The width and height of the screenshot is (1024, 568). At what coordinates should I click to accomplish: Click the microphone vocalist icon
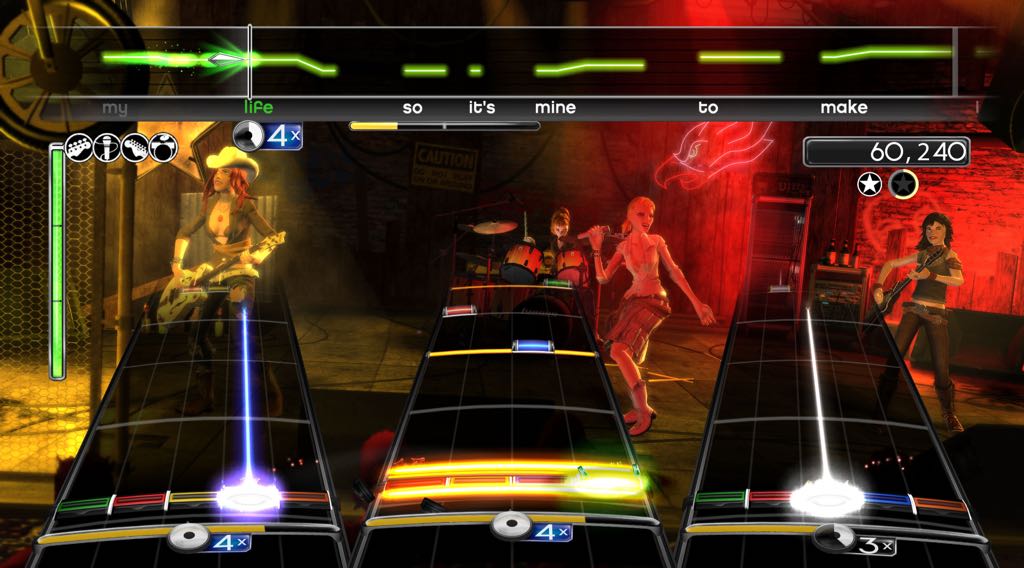[108, 148]
